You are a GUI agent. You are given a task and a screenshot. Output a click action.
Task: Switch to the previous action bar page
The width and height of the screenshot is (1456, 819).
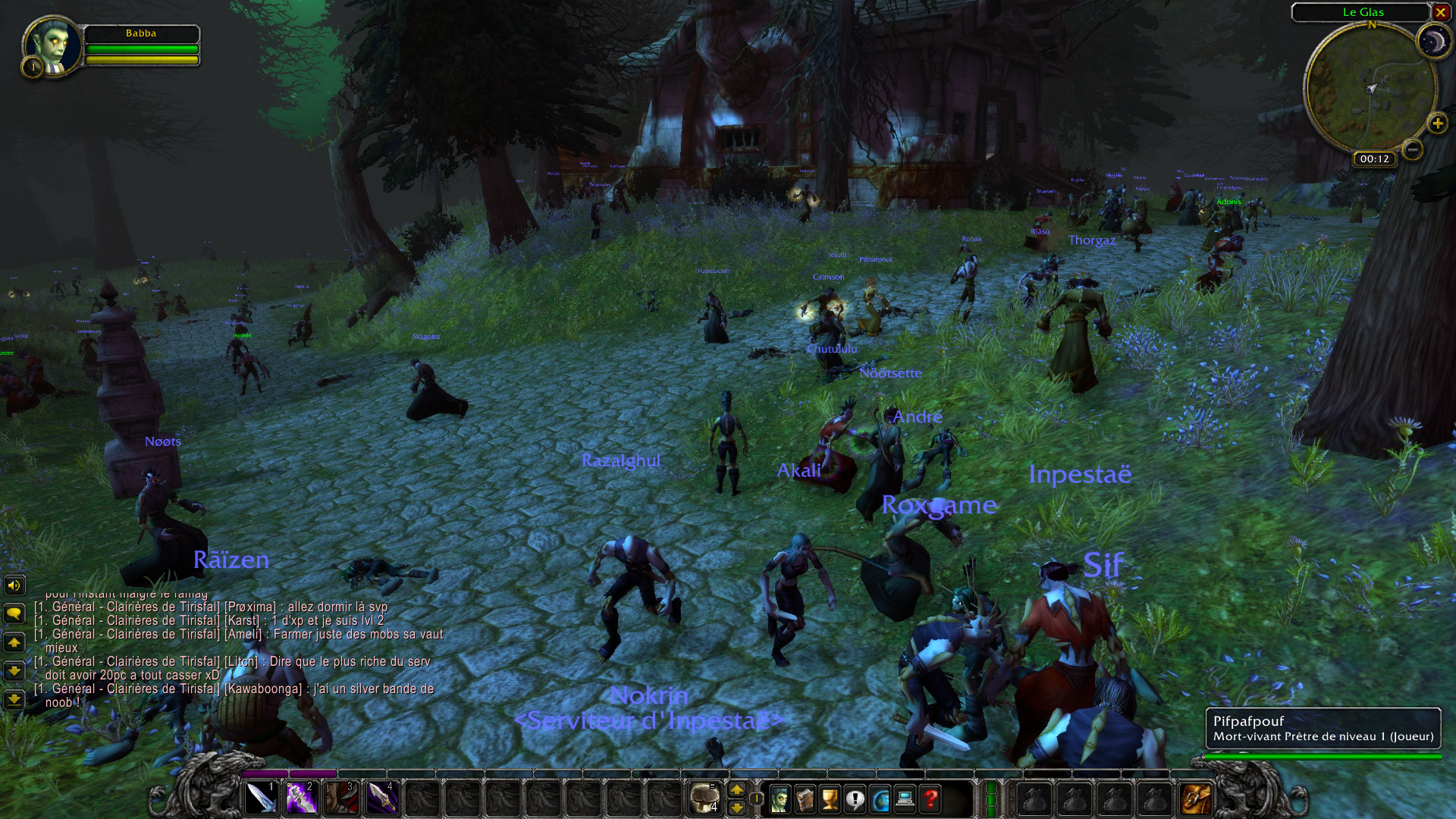coord(736,808)
